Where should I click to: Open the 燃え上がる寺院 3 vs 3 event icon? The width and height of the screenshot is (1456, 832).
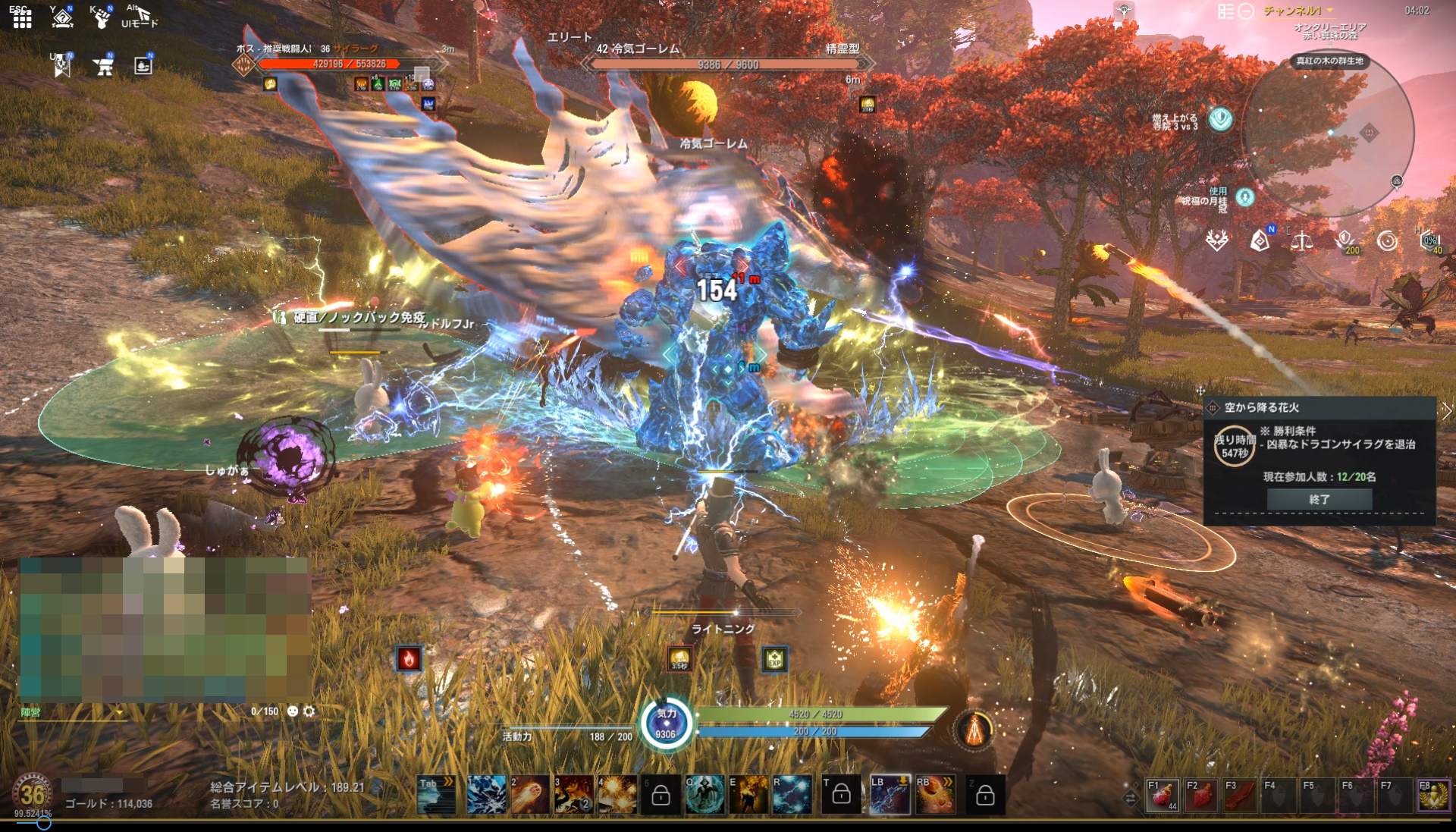[x=1220, y=119]
